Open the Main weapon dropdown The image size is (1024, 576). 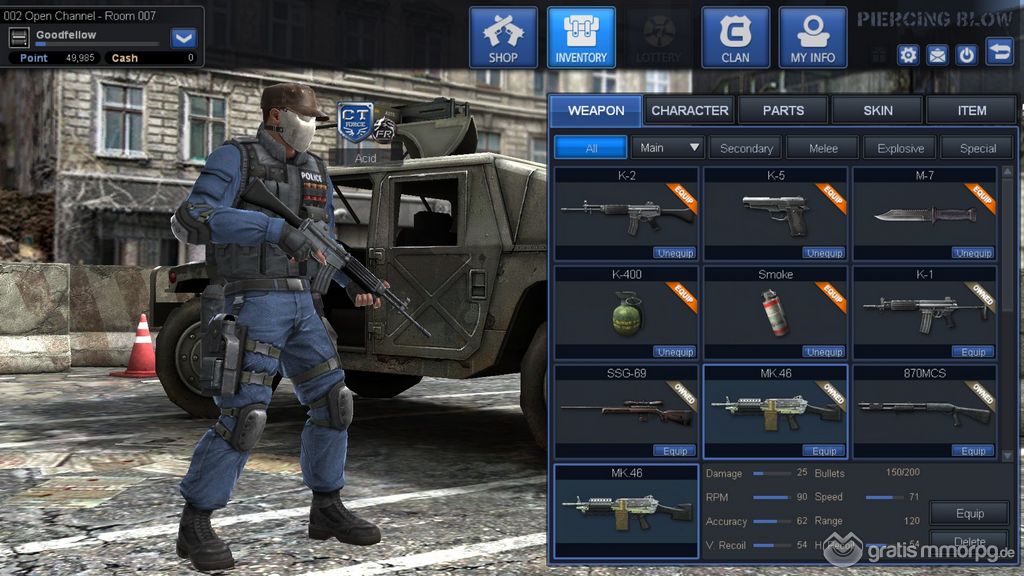click(x=668, y=148)
